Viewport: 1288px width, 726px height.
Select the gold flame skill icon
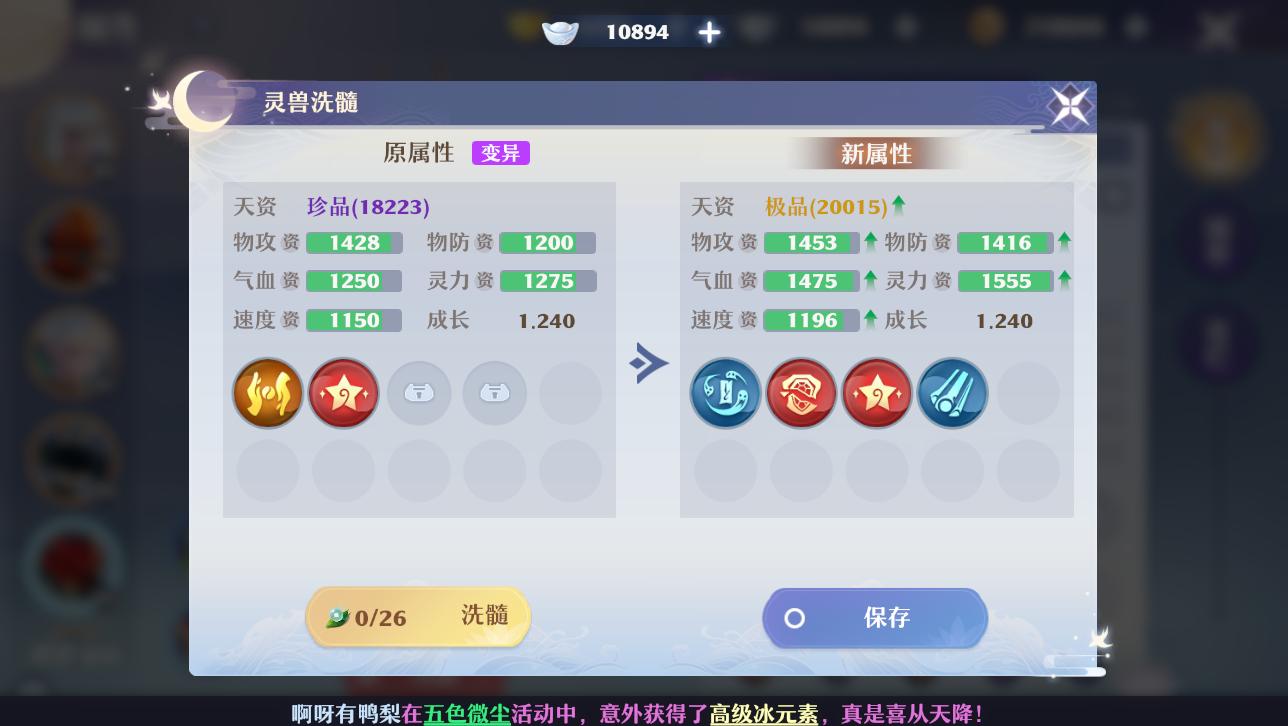click(x=268, y=393)
